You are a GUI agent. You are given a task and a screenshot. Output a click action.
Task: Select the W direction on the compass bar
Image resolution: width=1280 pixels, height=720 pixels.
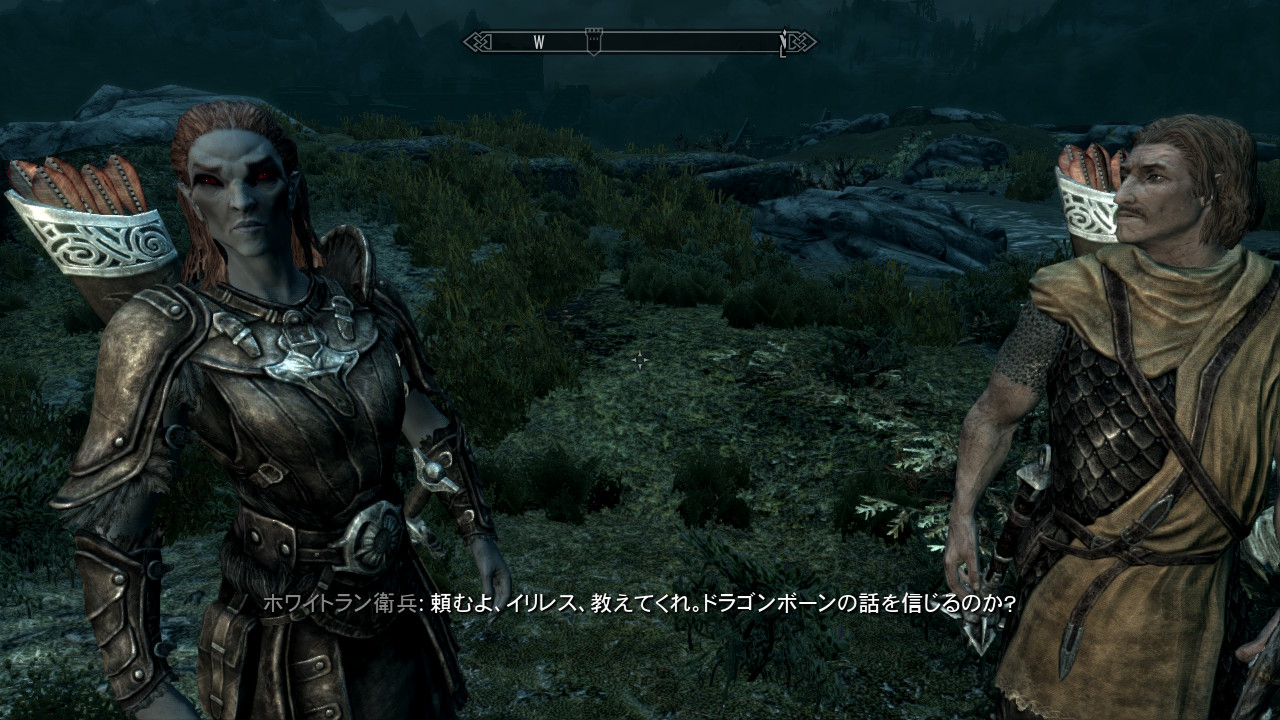tap(538, 42)
